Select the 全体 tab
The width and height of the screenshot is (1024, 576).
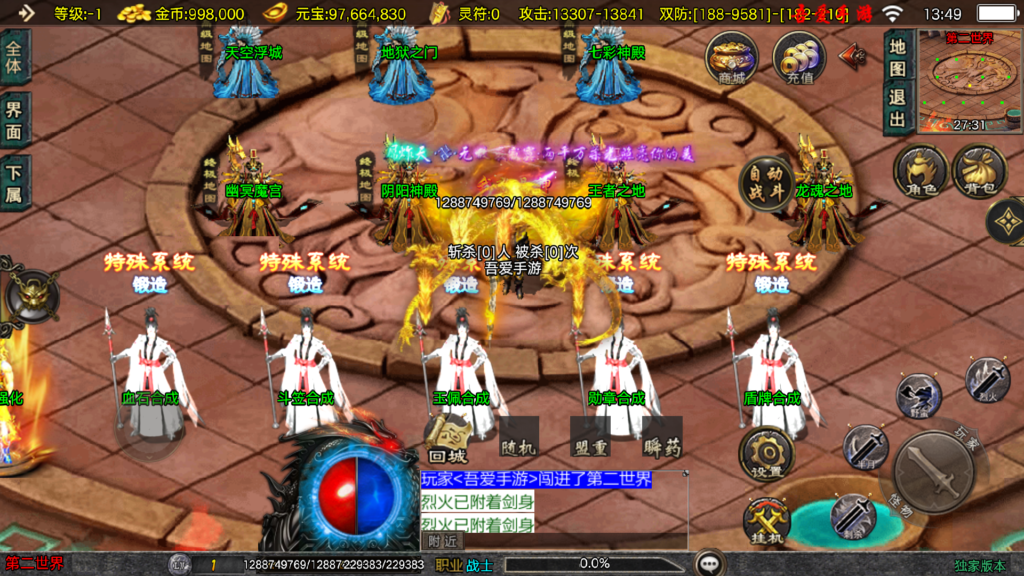click(14, 58)
